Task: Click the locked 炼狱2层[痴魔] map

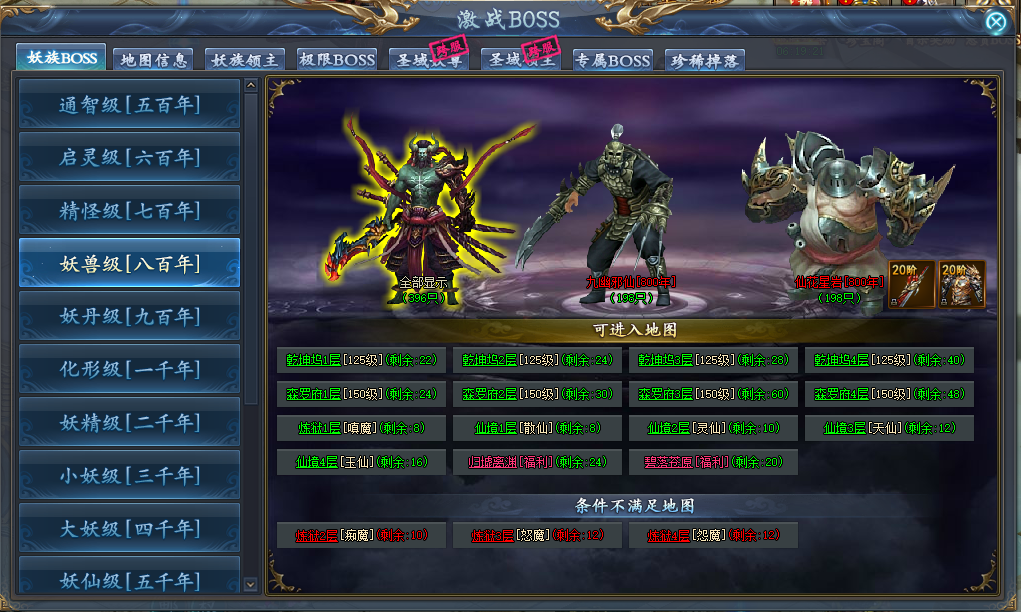Action: (x=363, y=536)
